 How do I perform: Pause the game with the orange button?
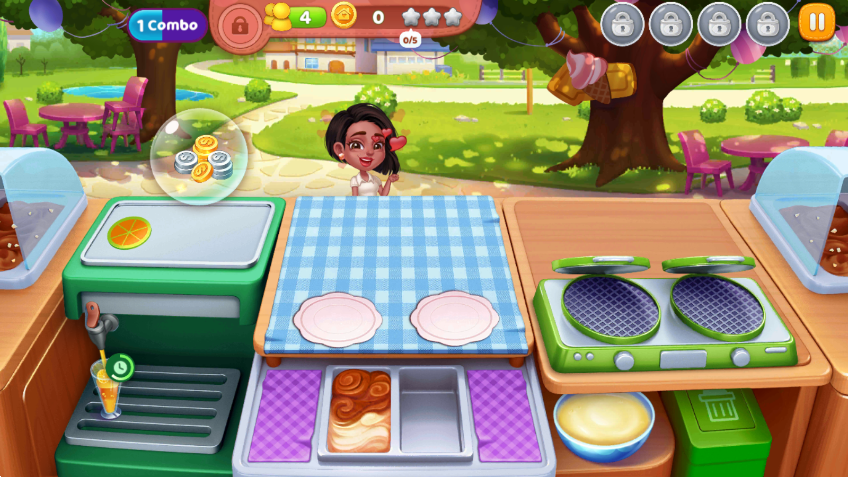coord(816,22)
